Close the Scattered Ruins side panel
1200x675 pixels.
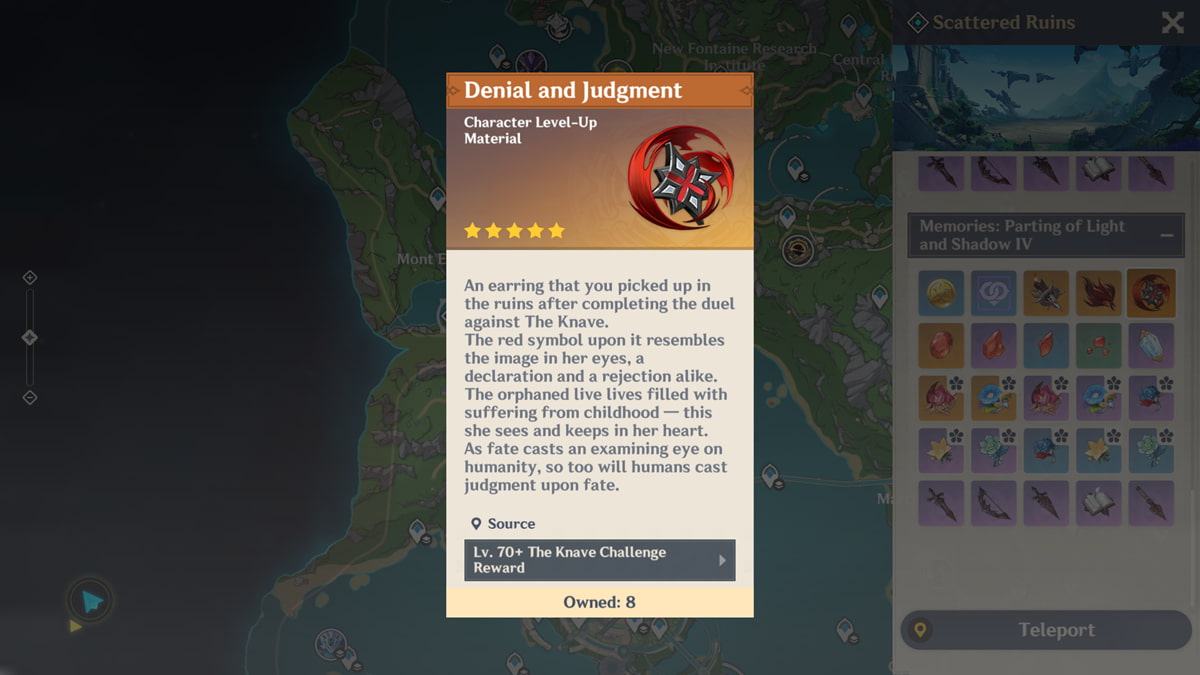point(1172,23)
